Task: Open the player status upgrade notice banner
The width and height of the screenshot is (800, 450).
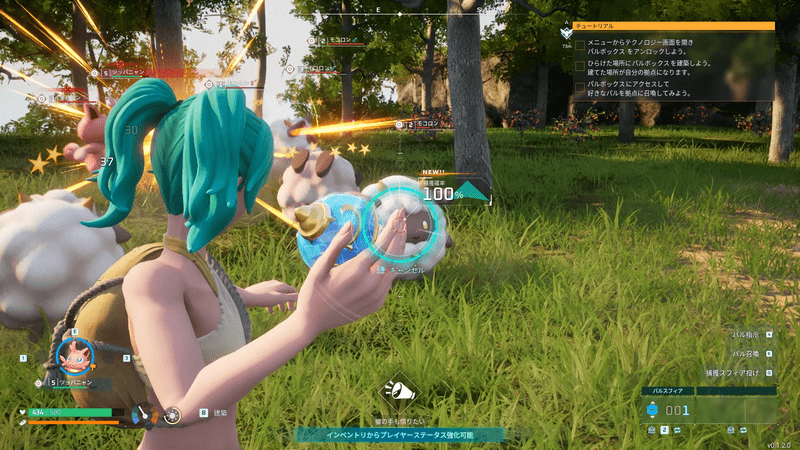Action: 399,435
